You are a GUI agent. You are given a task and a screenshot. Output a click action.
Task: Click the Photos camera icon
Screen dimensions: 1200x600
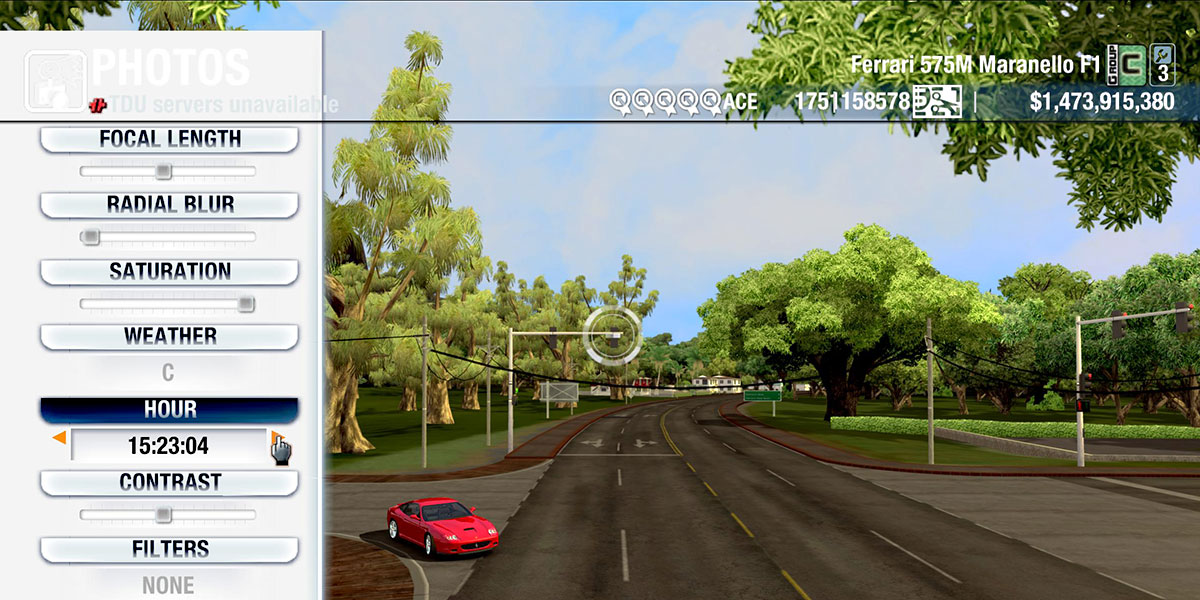pyautogui.click(x=54, y=80)
